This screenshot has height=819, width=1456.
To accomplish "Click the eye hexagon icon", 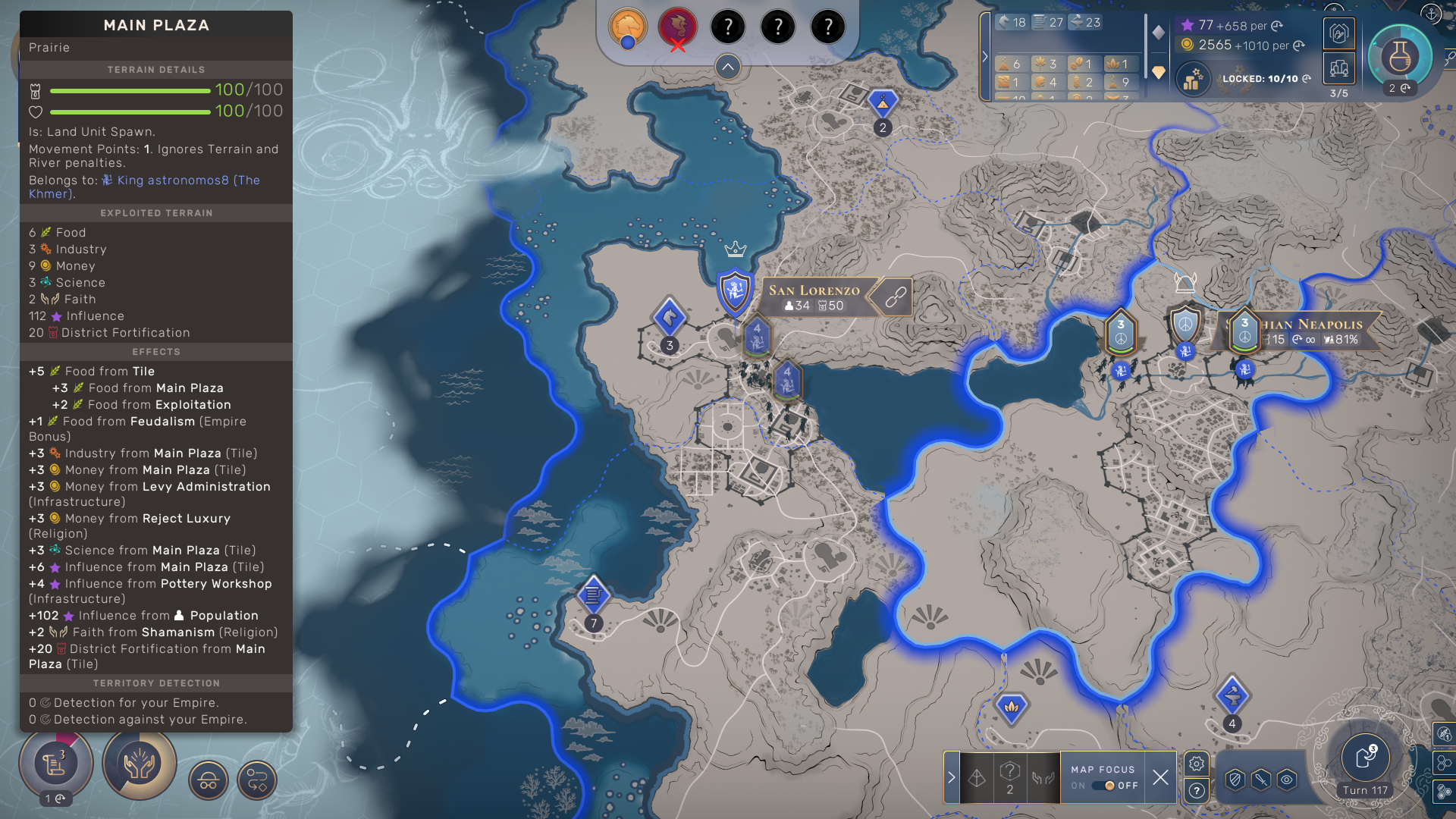I will click(x=1287, y=780).
